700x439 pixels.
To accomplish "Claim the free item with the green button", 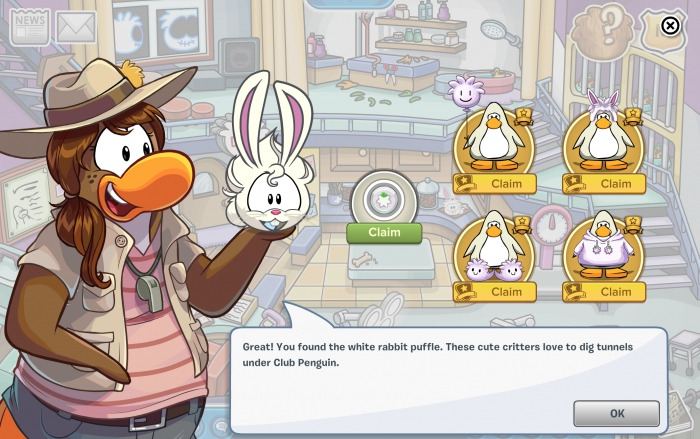I will [384, 232].
